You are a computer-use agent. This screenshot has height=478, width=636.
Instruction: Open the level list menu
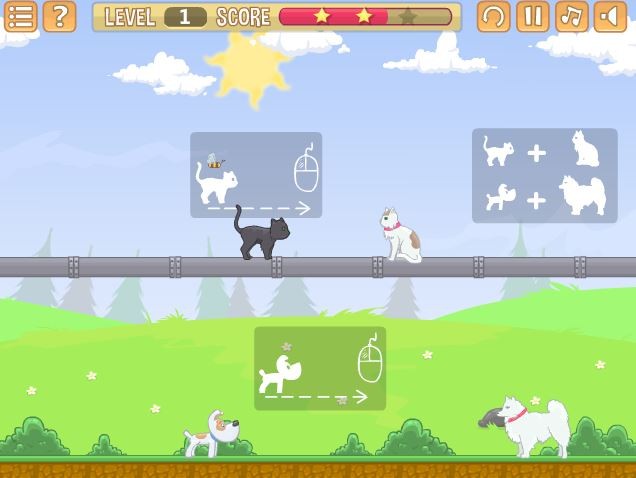point(20,16)
